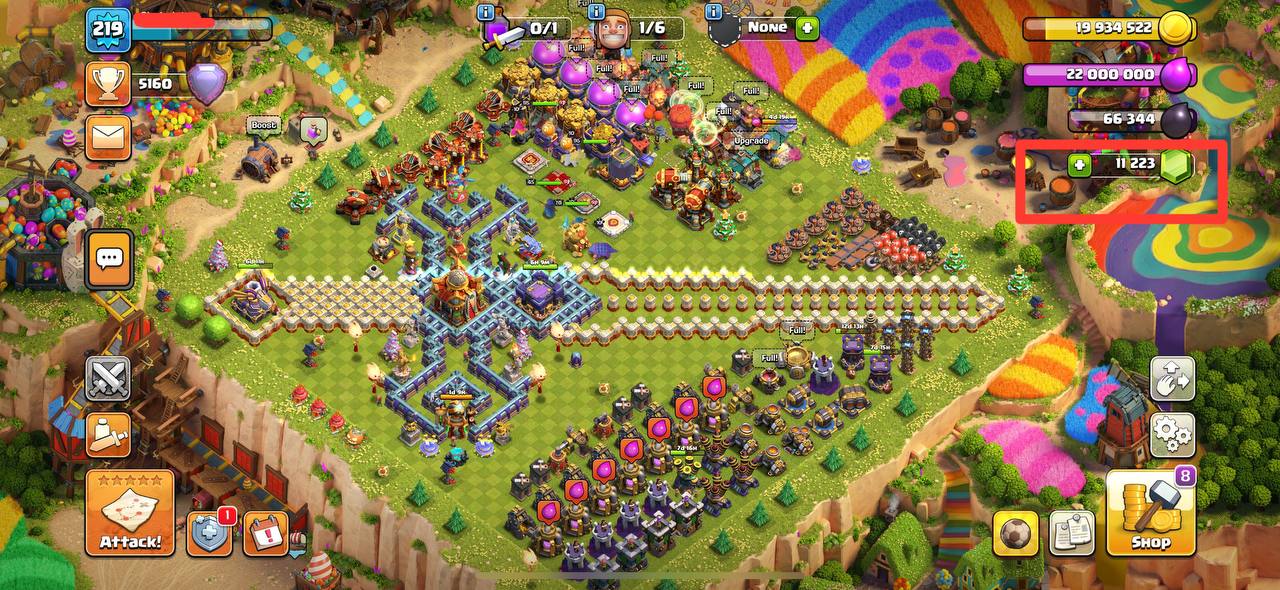Open the mail envelope inbox
The width and height of the screenshot is (1280, 590).
point(108,137)
